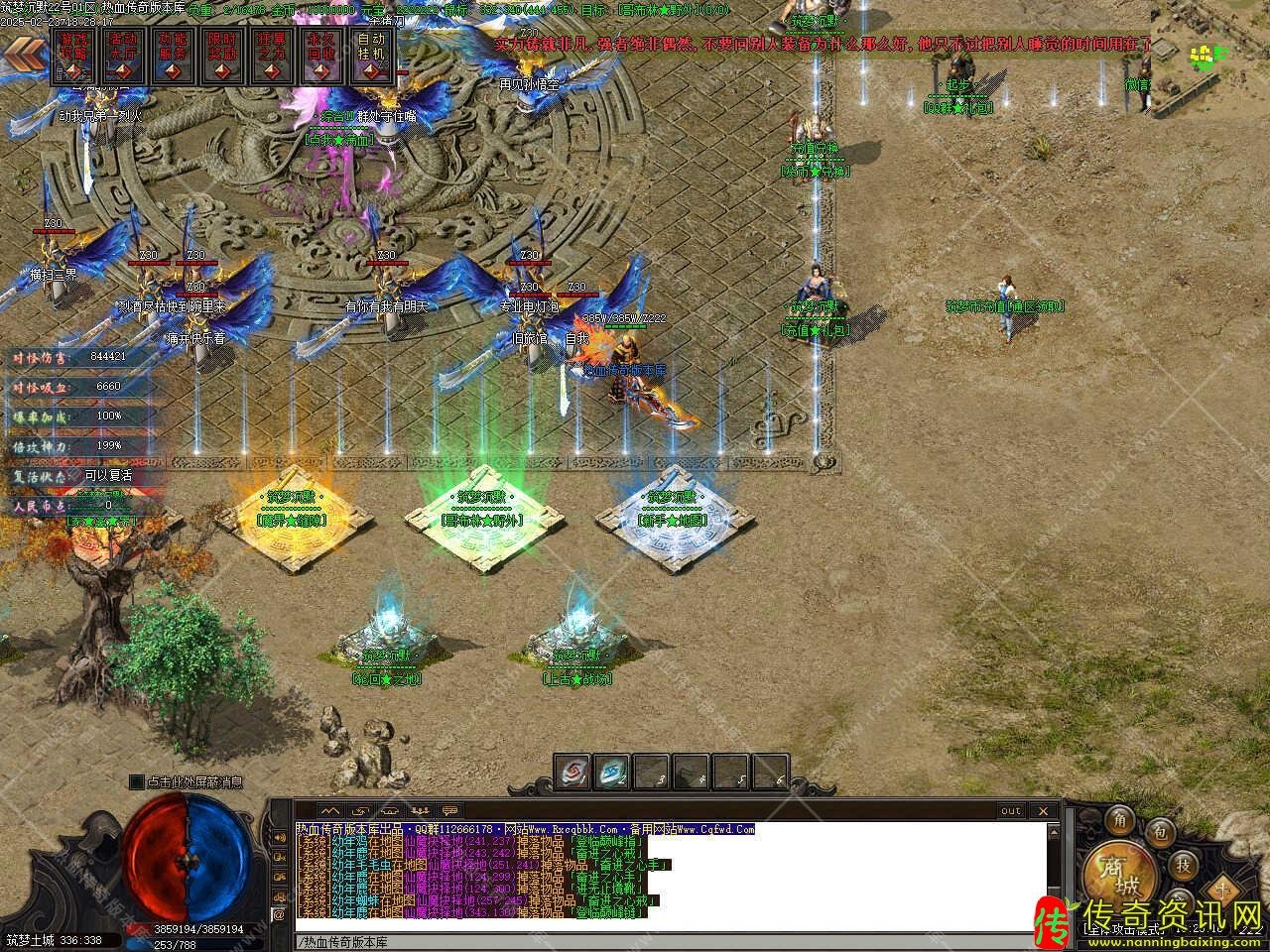Toggle the 自动挂机 auto-battle button
The image size is (1270, 952).
[371, 56]
